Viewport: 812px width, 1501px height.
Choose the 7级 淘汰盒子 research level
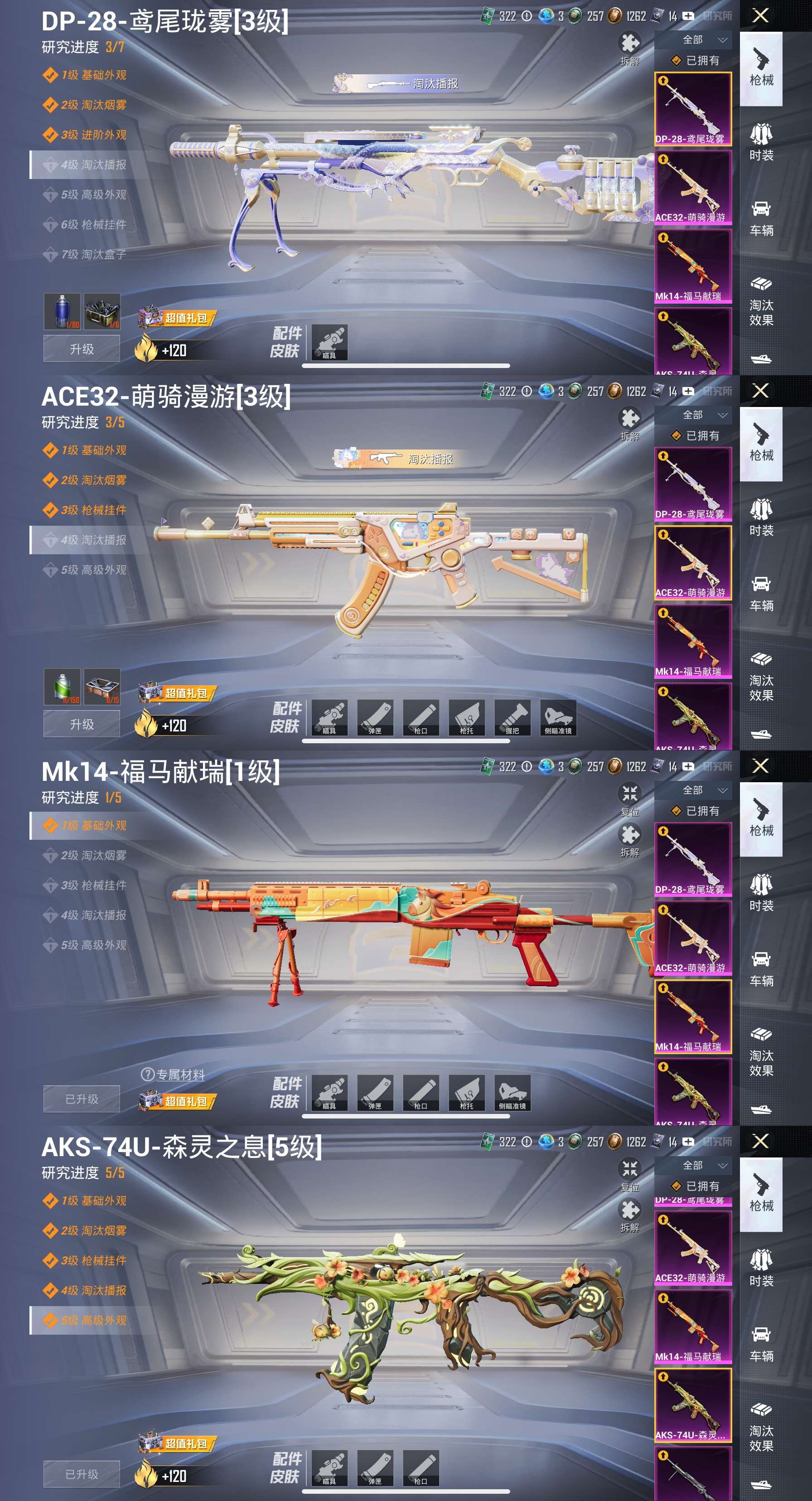pyautogui.click(x=93, y=255)
